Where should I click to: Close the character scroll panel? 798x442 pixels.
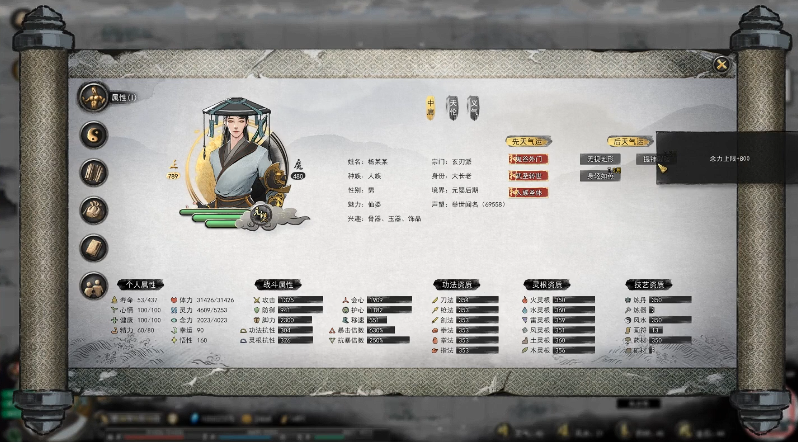click(721, 65)
